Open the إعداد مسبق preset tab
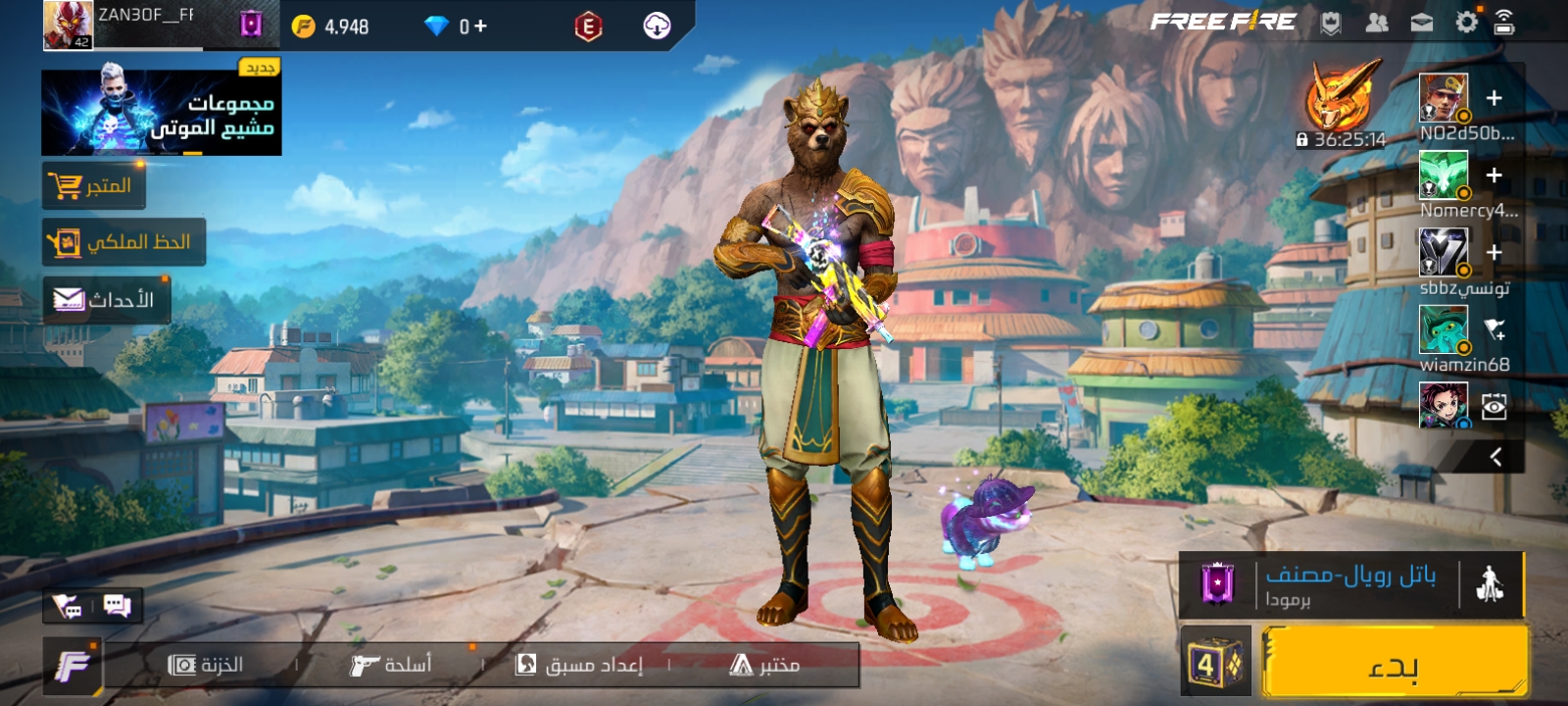Viewport: 1568px width, 706px height. tap(579, 665)
